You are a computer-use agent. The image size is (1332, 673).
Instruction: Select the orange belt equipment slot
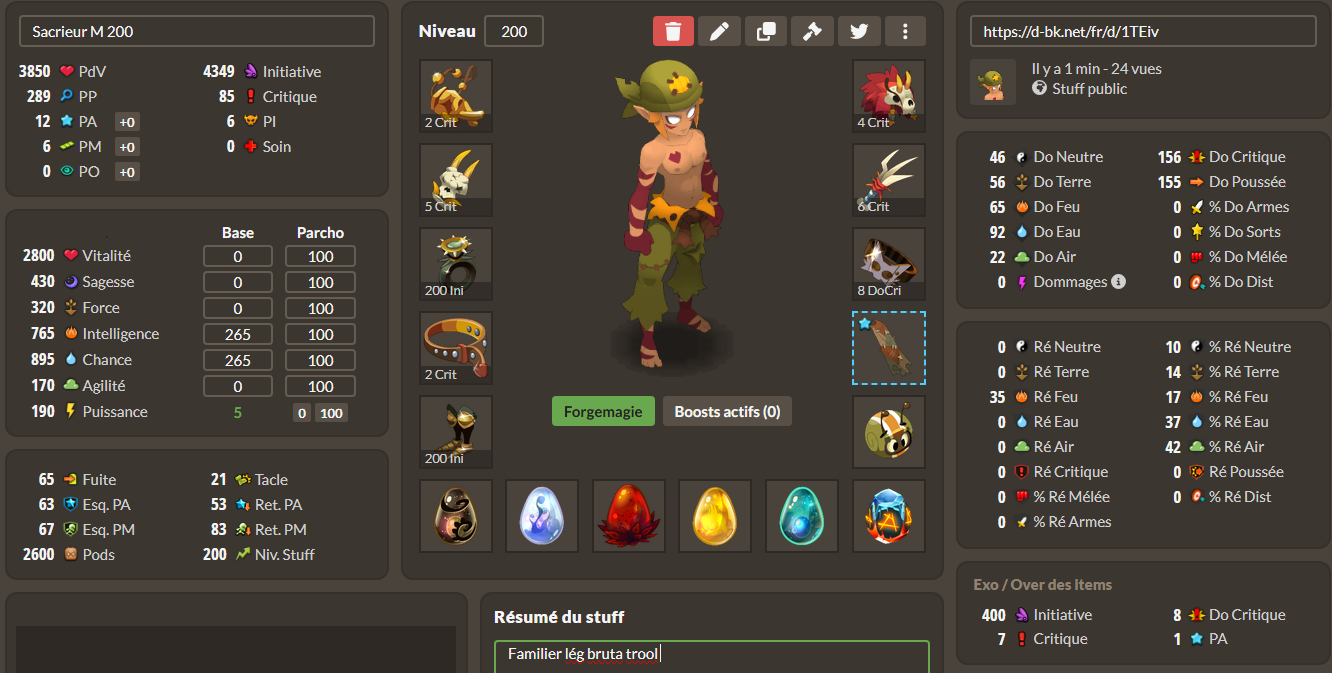(456, 348)
